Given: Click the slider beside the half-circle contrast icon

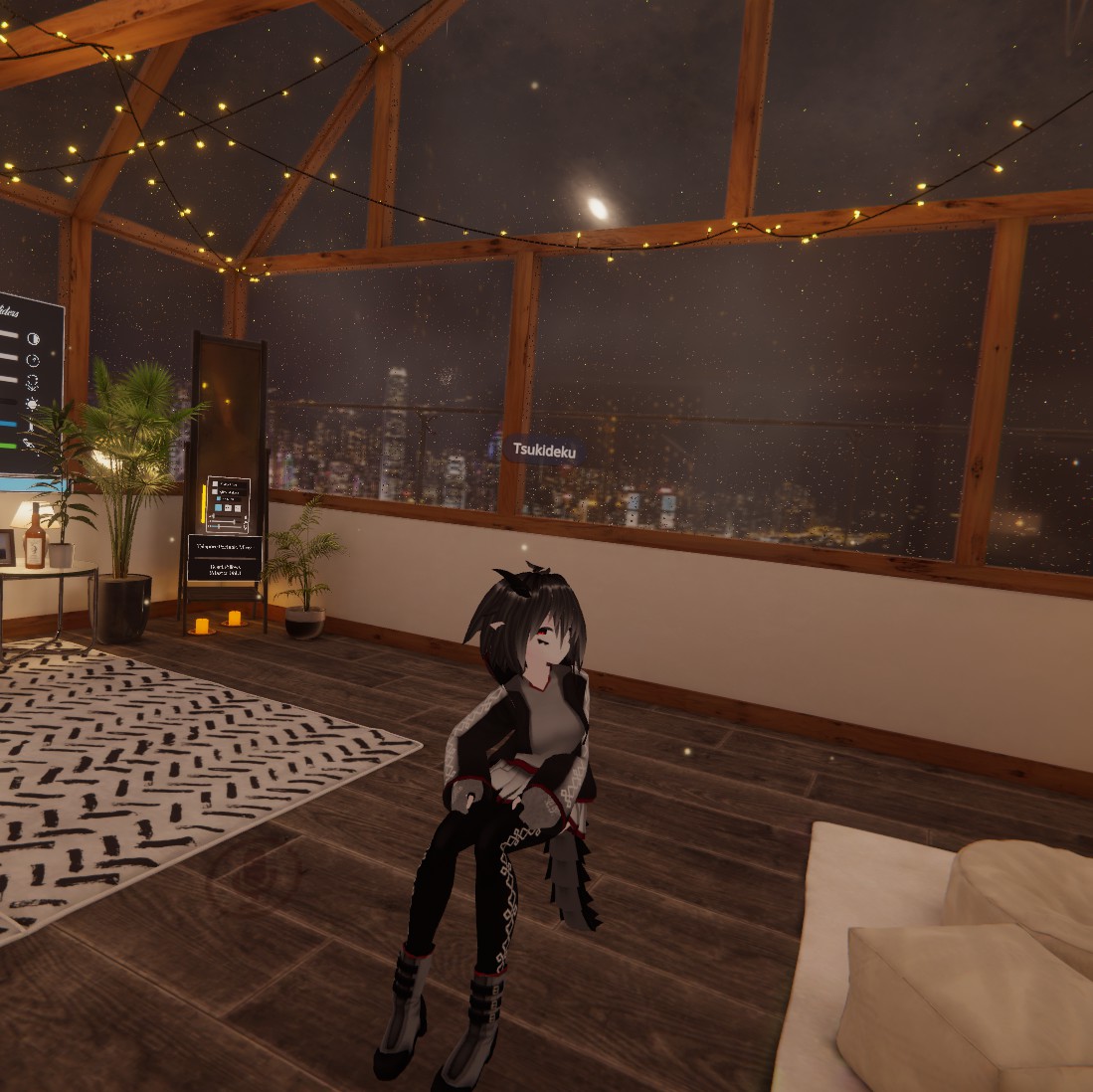Looking at the screenshot, I should 8,336.
